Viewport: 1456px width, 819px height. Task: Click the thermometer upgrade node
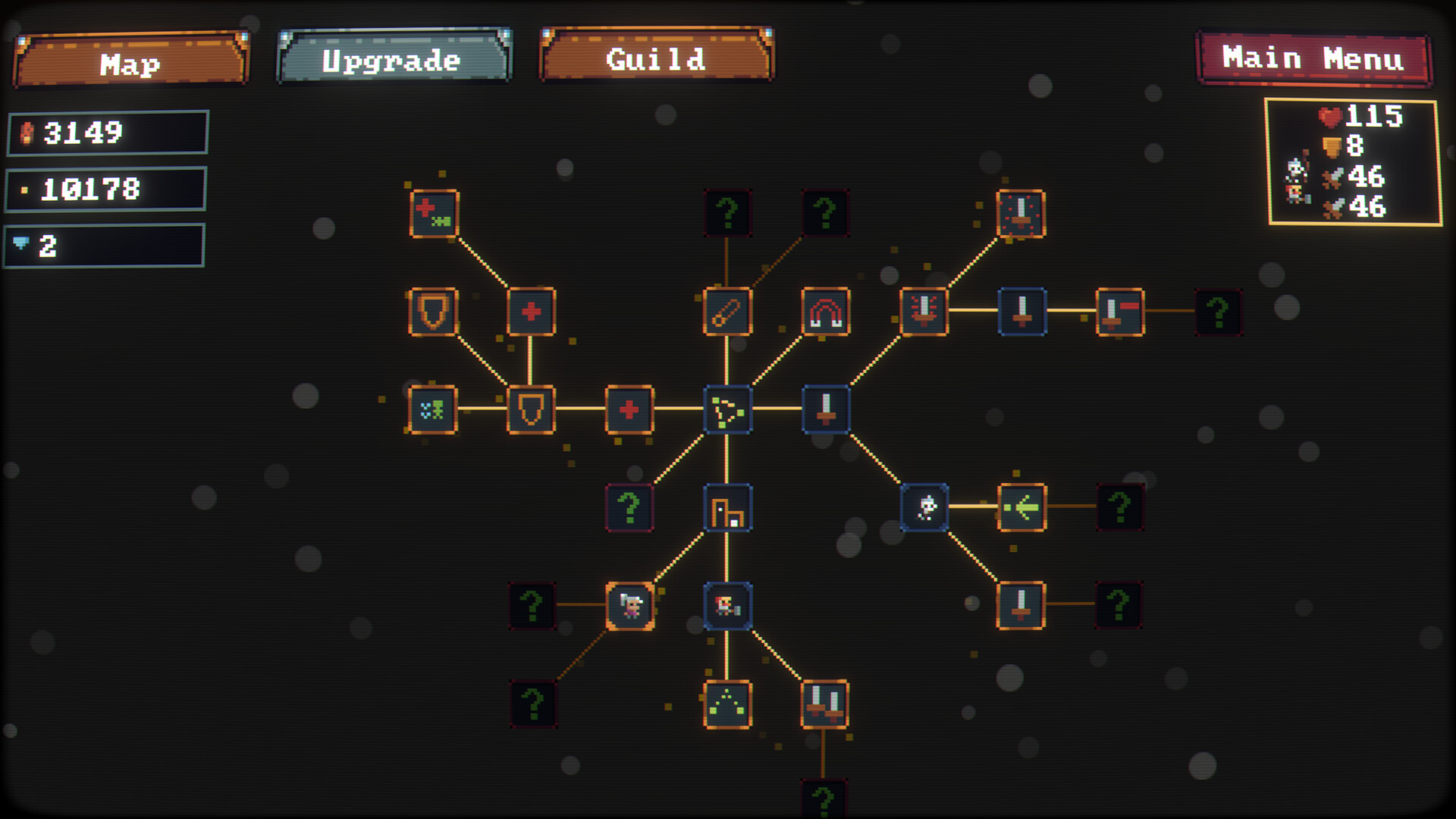point(726,313)
